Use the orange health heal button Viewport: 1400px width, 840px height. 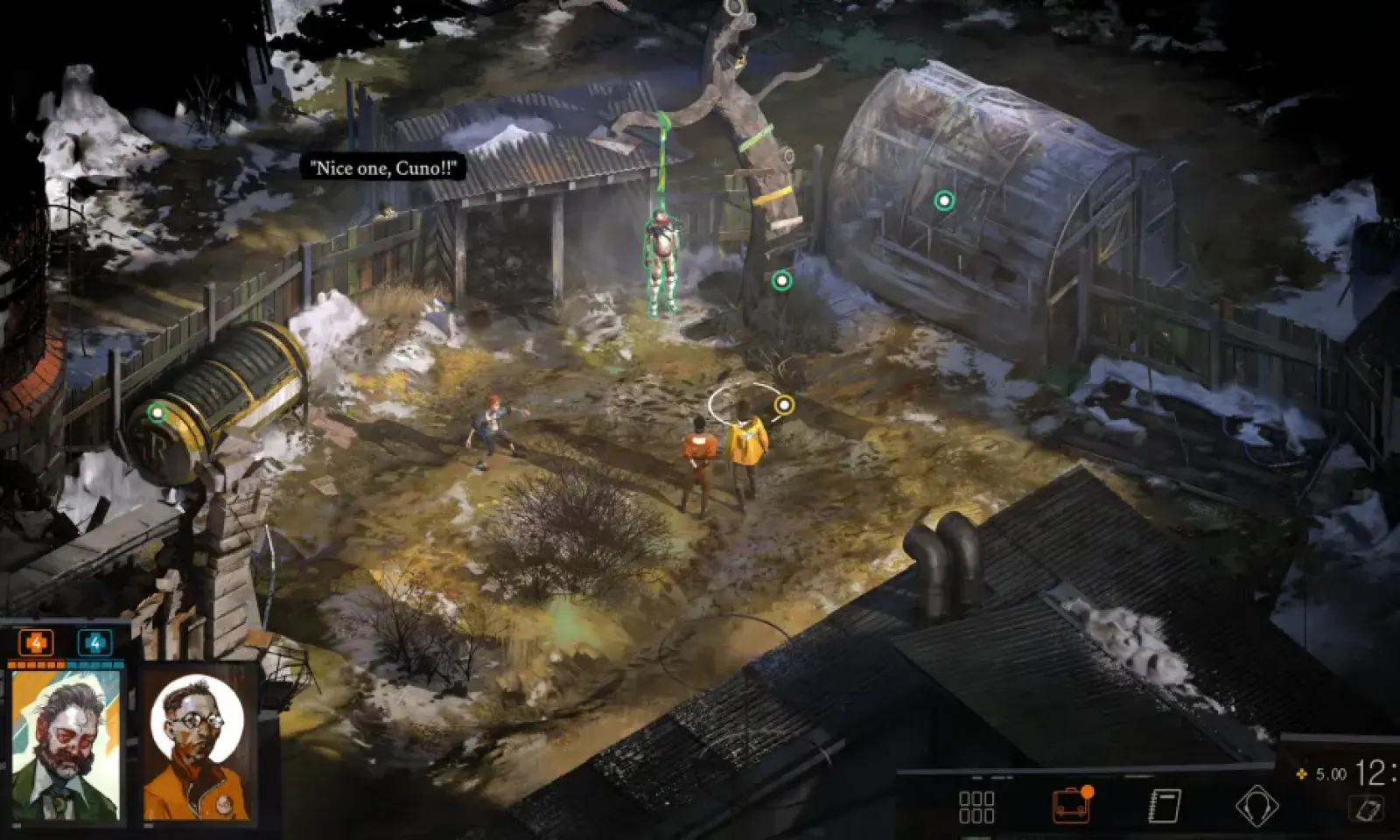pos(36,643)
